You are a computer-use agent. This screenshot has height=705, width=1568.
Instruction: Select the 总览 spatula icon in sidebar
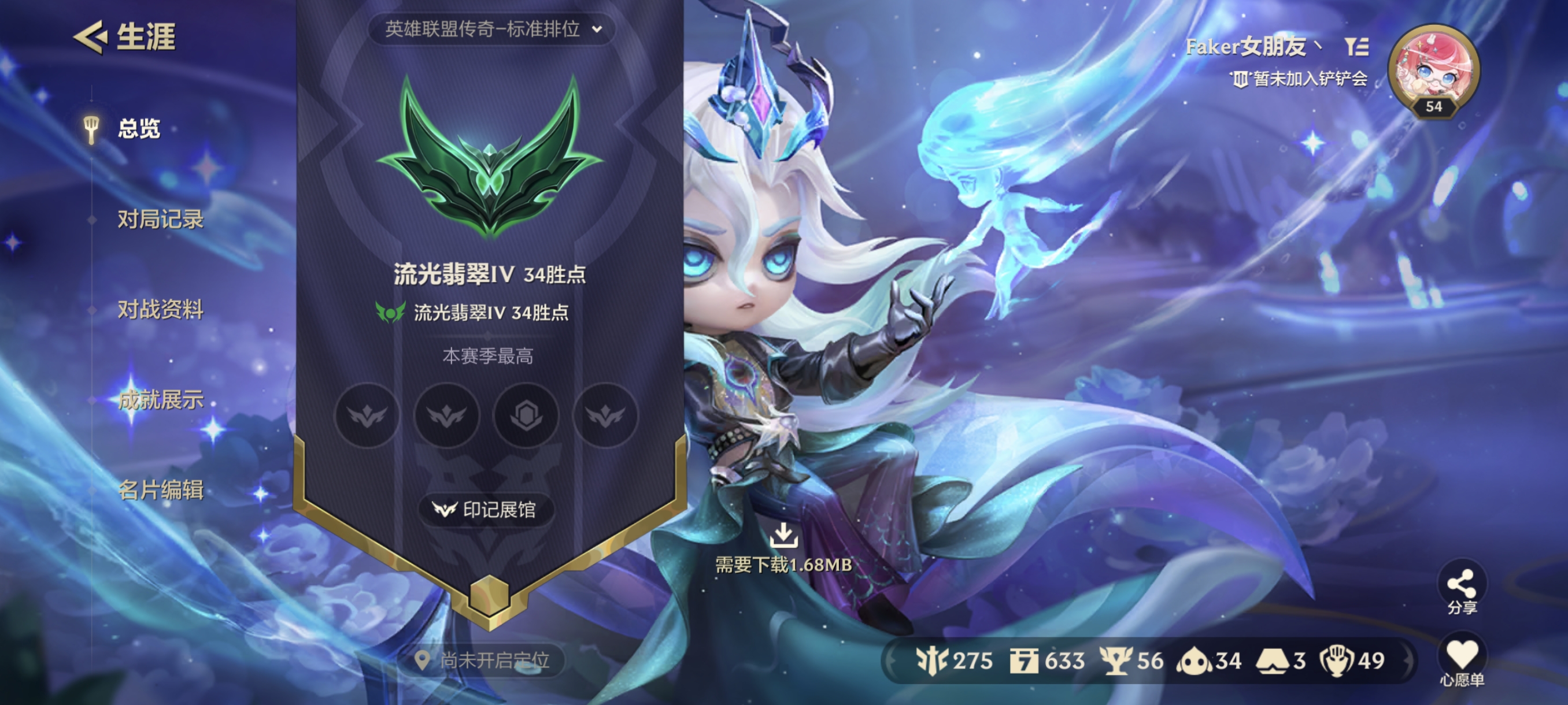[91, 128]
